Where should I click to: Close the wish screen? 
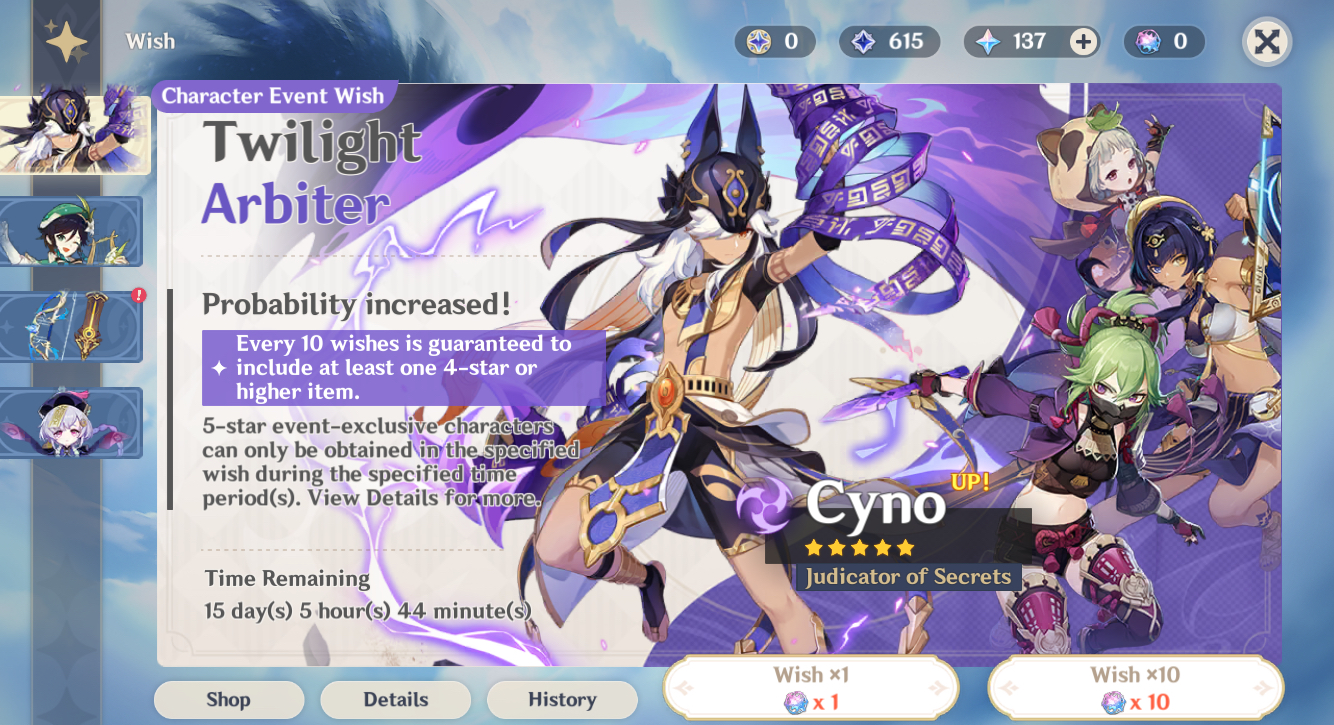tap(1266, 41)
